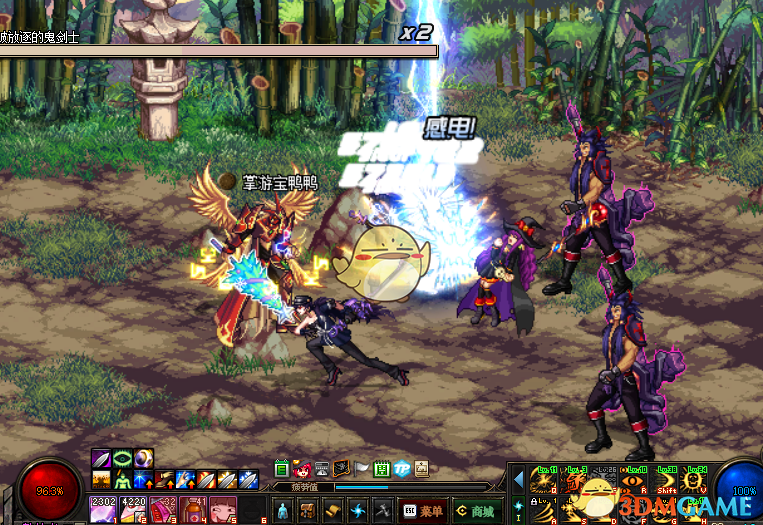Screen dimensions: 763x525
Task: Click the white flag icon
Action: pyautogui.click(x=361, y=469)
